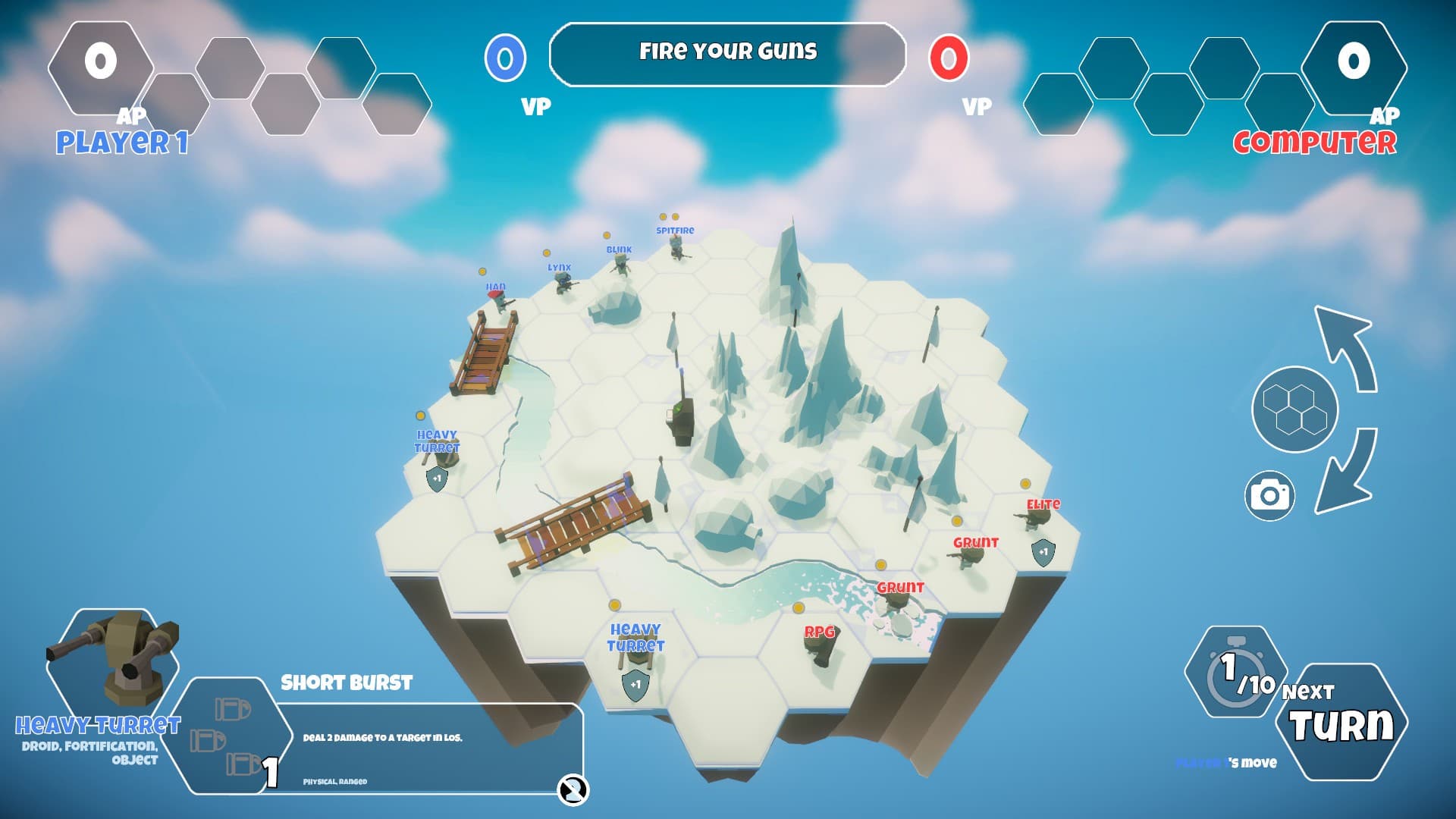Image resolution: width=1456 pixels, height=819 pixels.
Task: End the turn with Next Turn
Action: (1341, 722)
